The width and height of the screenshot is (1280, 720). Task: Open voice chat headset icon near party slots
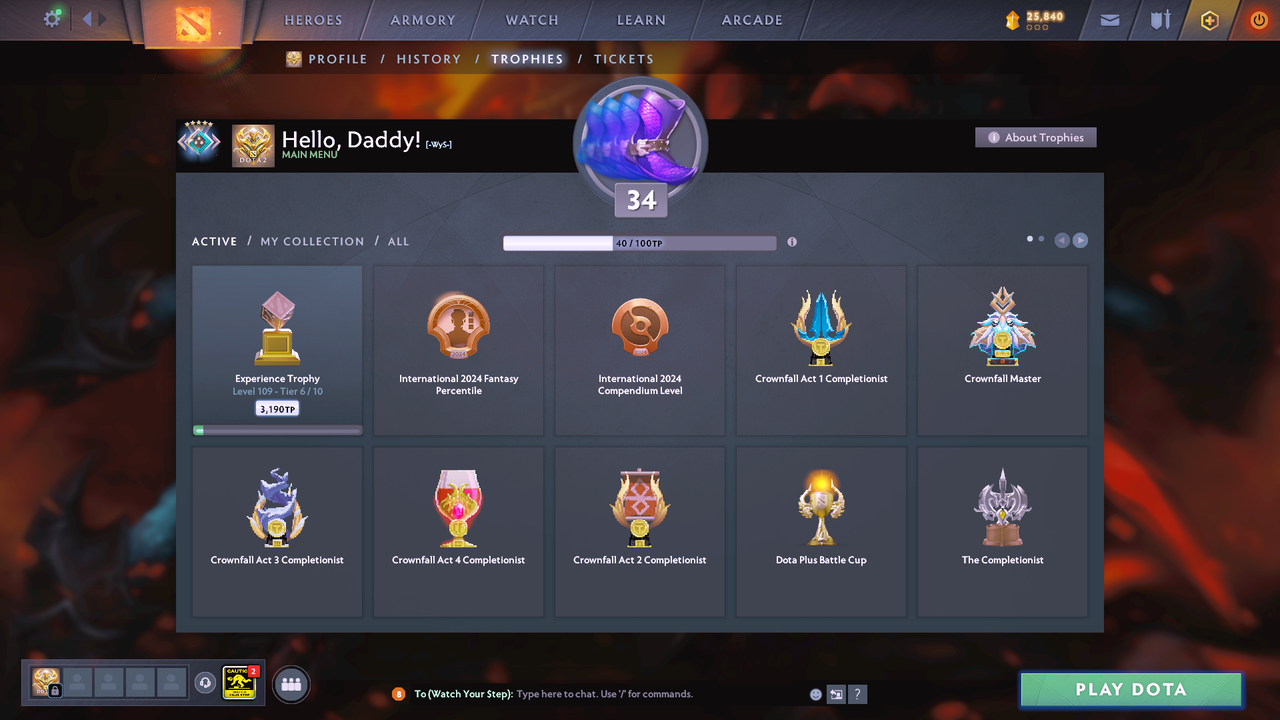207,682
